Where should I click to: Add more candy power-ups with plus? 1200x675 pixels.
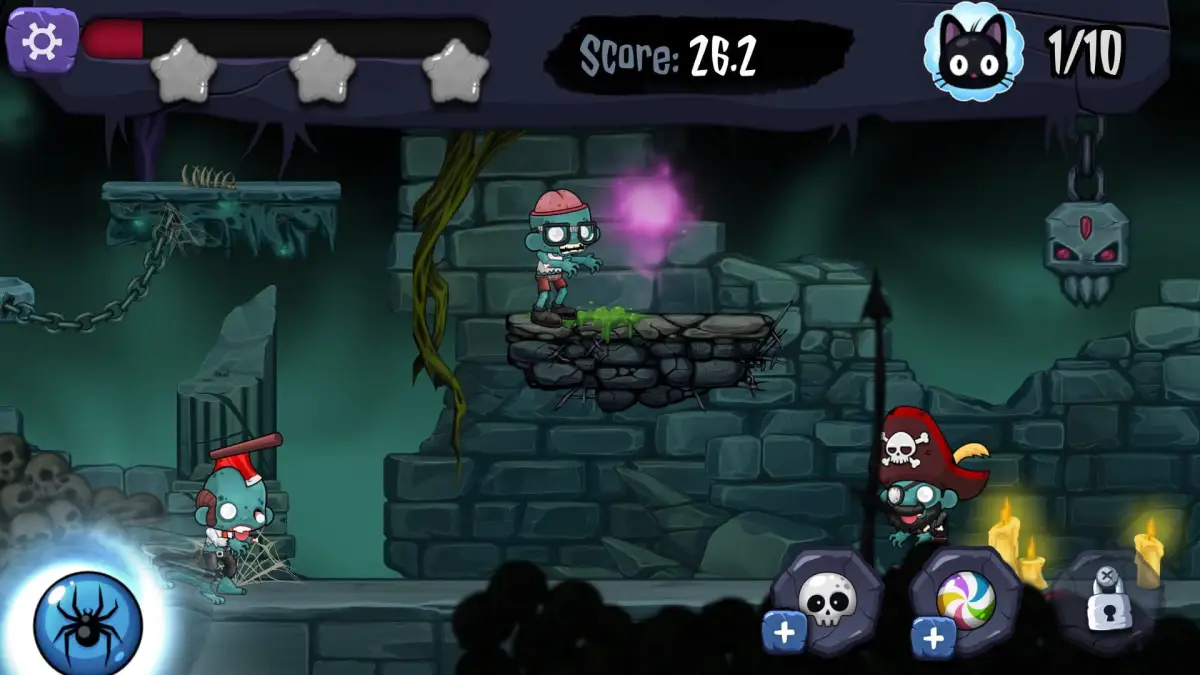(x=934, y=637)
